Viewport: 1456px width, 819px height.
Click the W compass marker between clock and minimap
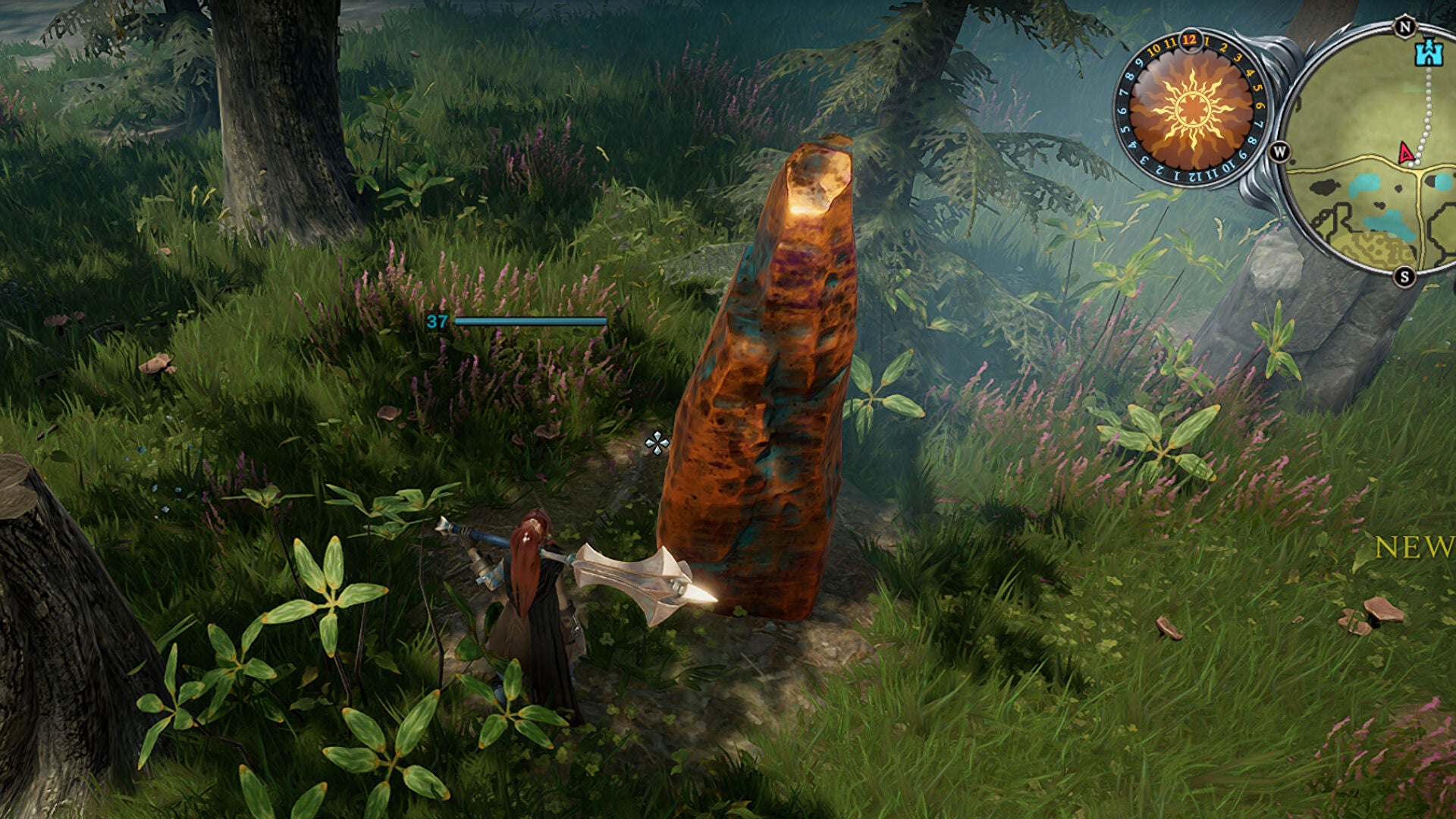coord(1280,152)
